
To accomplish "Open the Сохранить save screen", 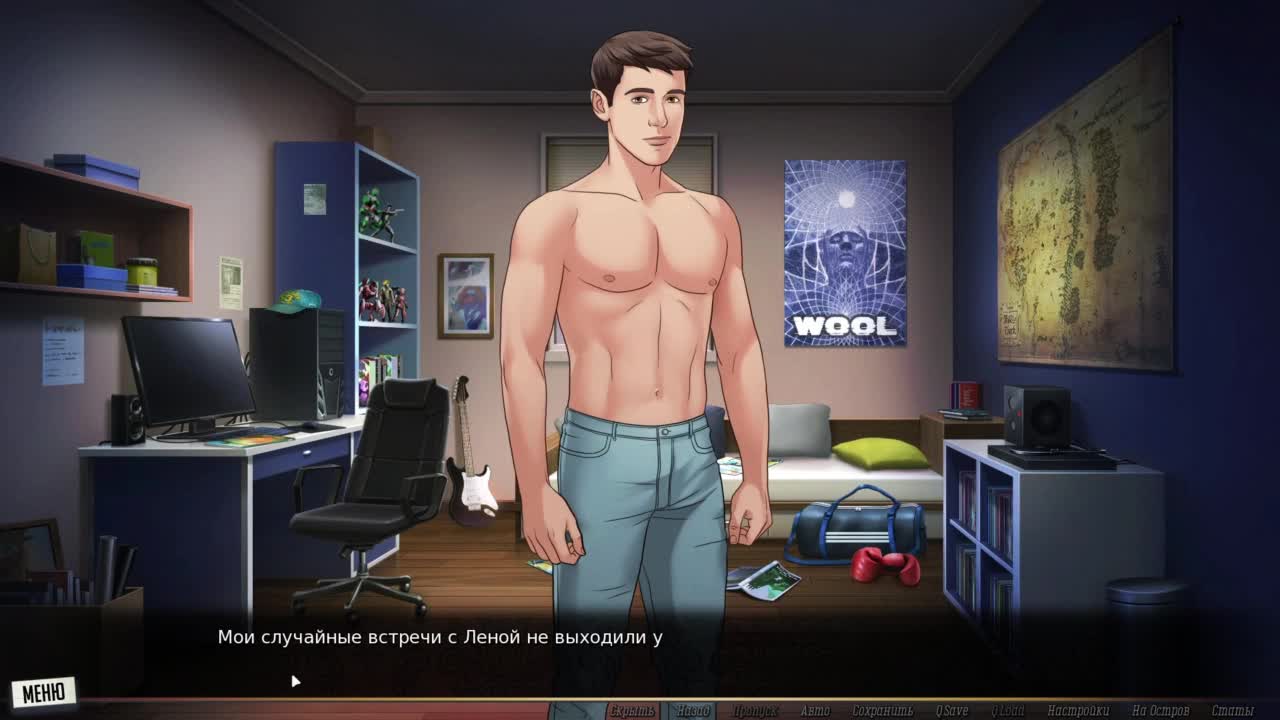I will click(883, 711).
